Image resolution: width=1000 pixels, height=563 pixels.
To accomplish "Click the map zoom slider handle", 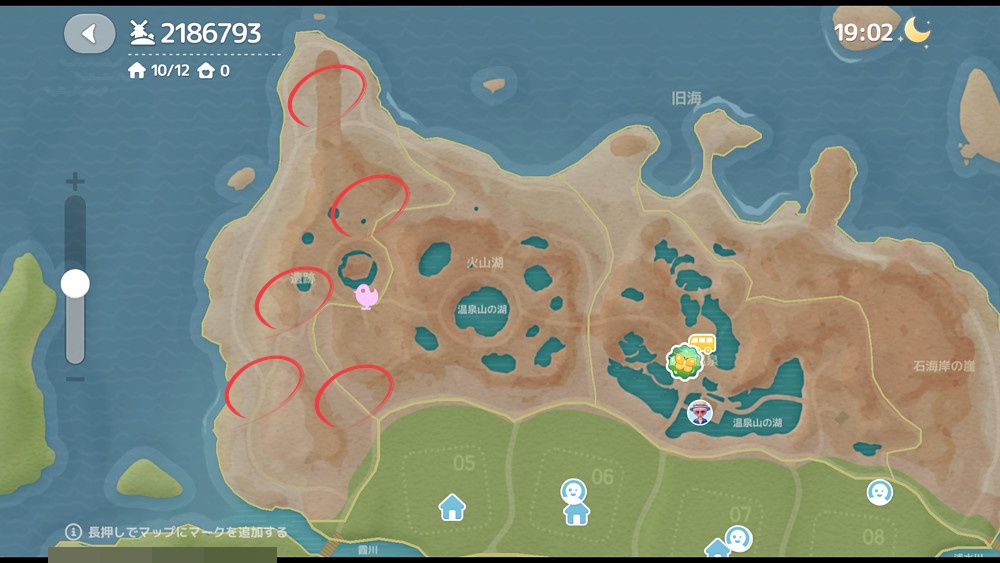I will coord(75,284).
